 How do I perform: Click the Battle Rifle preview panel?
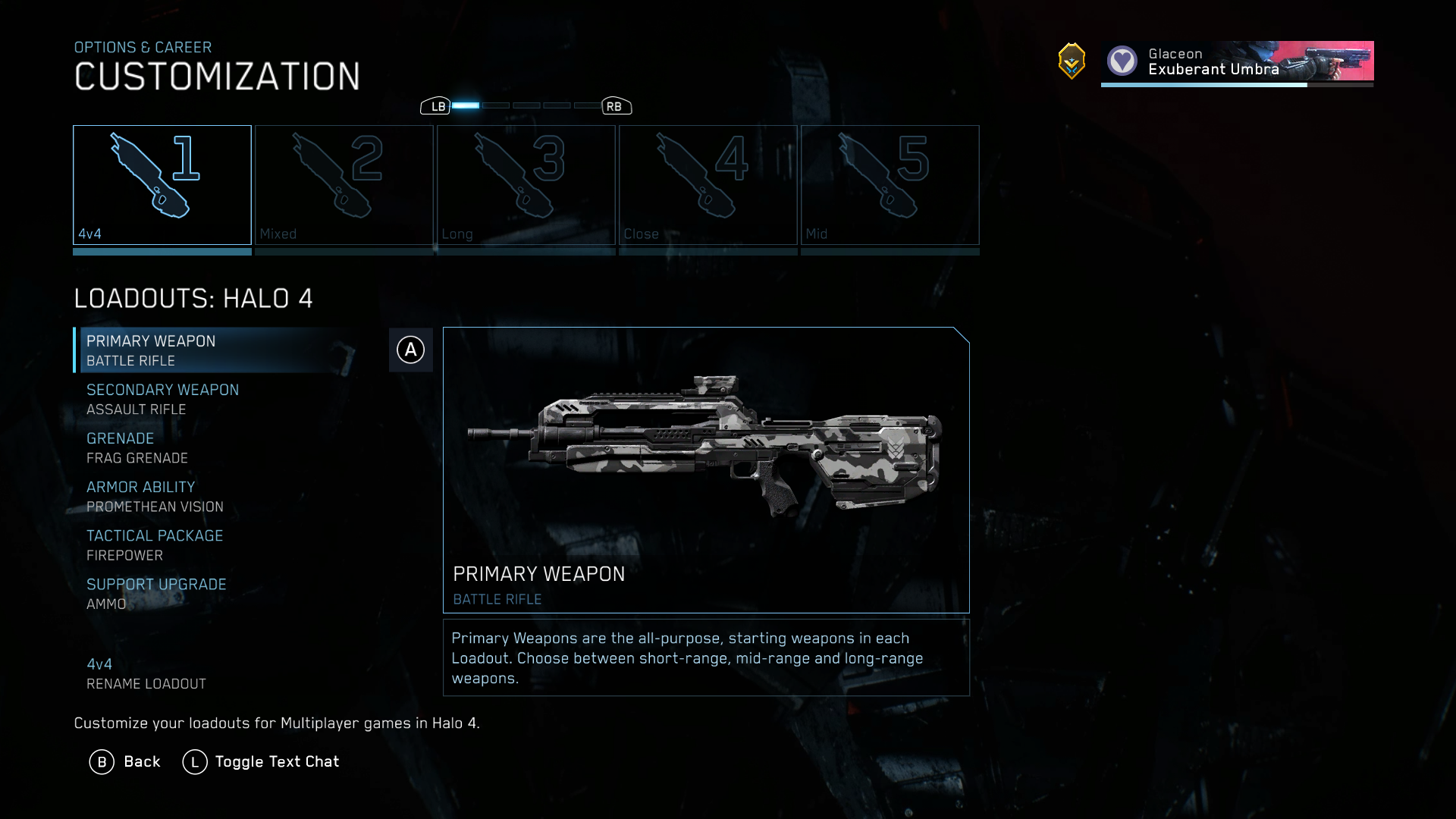[x=706, y=469]
